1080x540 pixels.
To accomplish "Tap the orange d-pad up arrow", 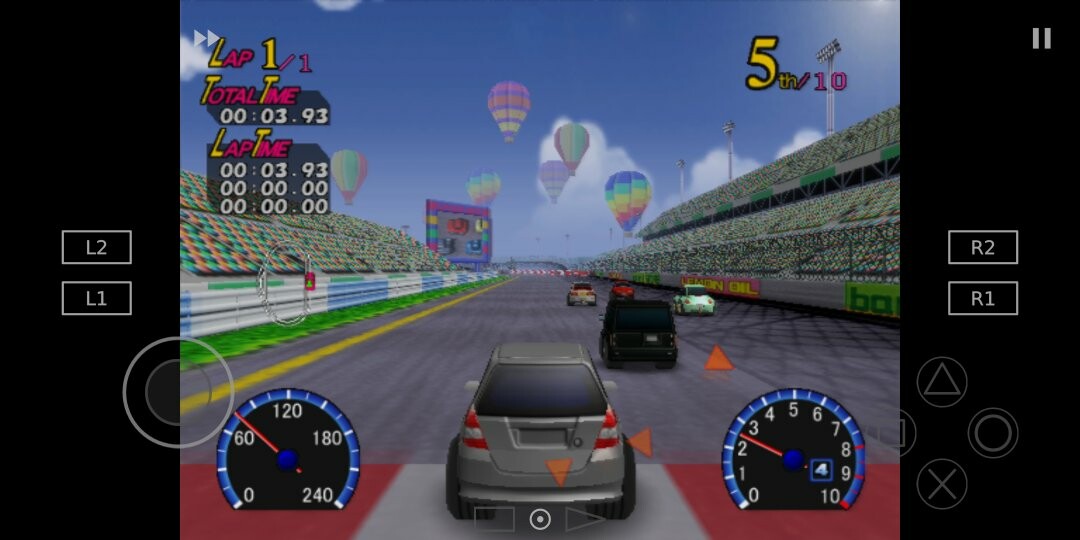I will click(718, 358).
